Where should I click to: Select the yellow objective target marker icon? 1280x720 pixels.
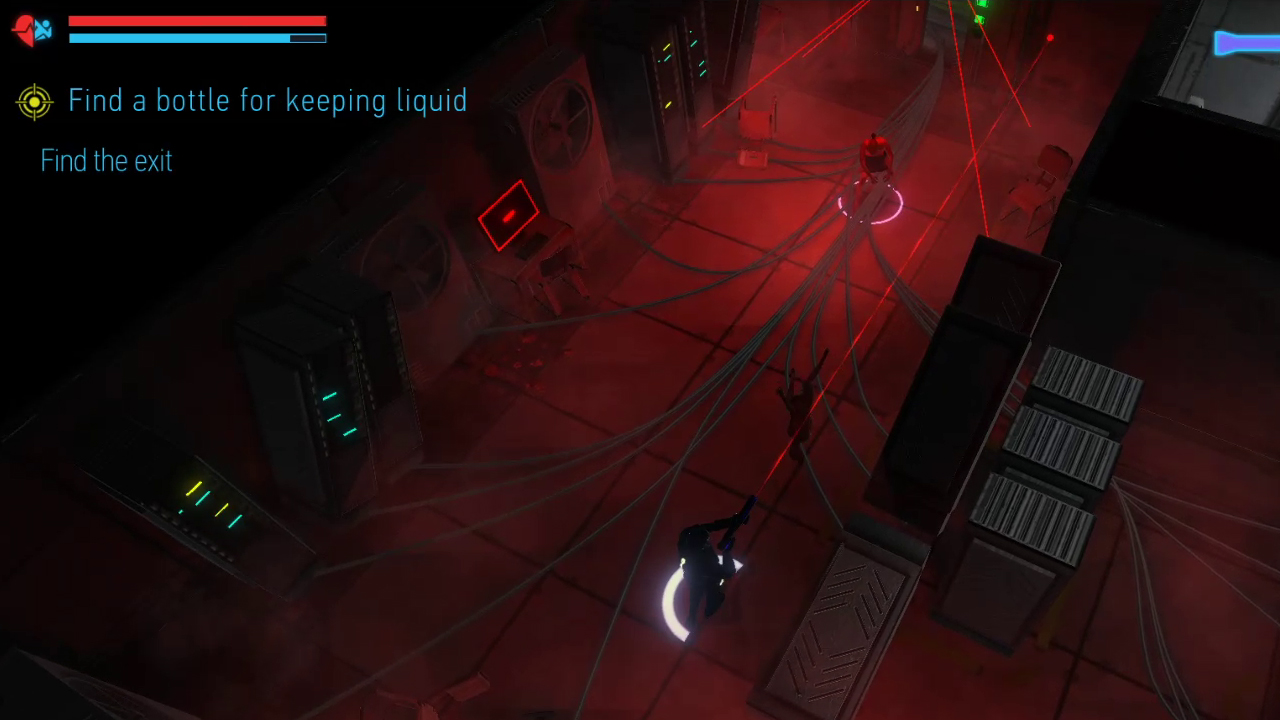[34, 101]
